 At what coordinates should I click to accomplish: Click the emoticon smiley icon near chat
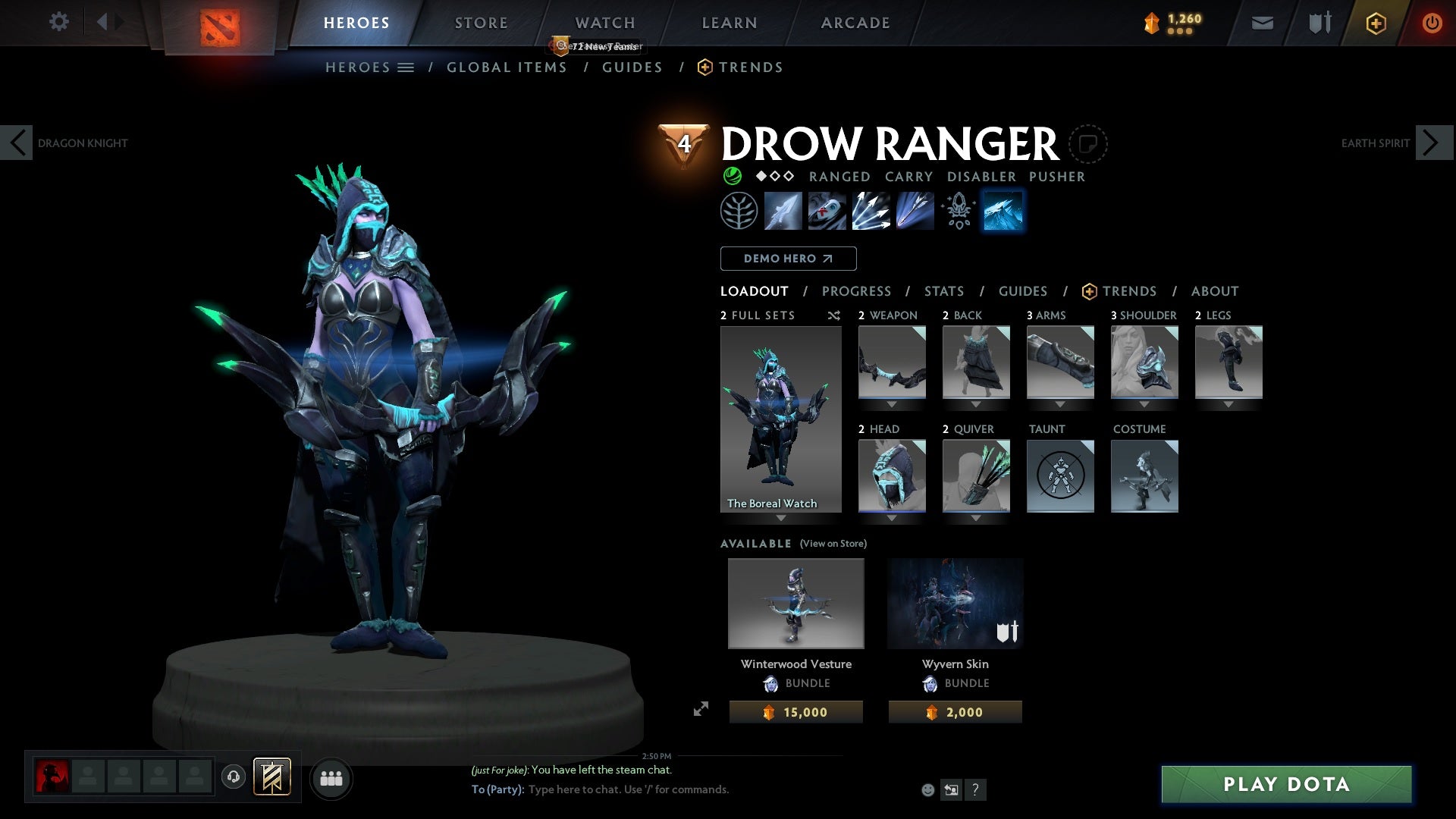[927, 789]
